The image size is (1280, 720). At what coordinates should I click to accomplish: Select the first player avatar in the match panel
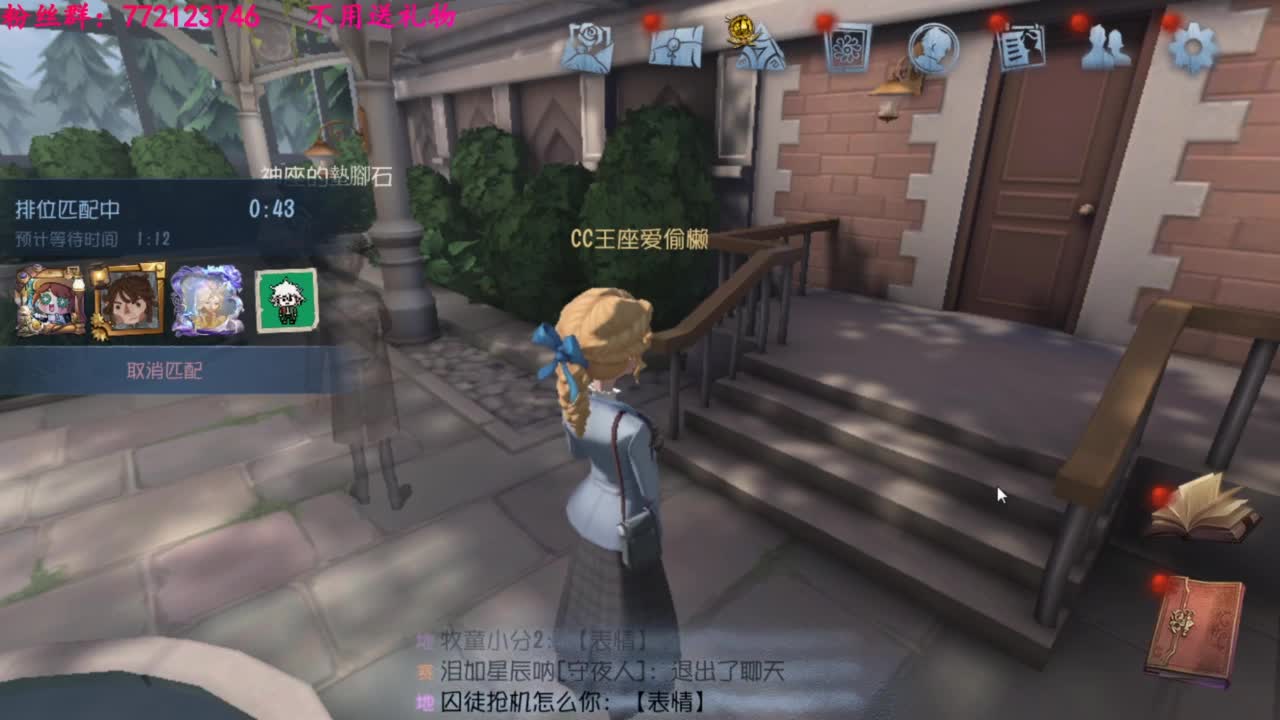click(x=48, y=302)
